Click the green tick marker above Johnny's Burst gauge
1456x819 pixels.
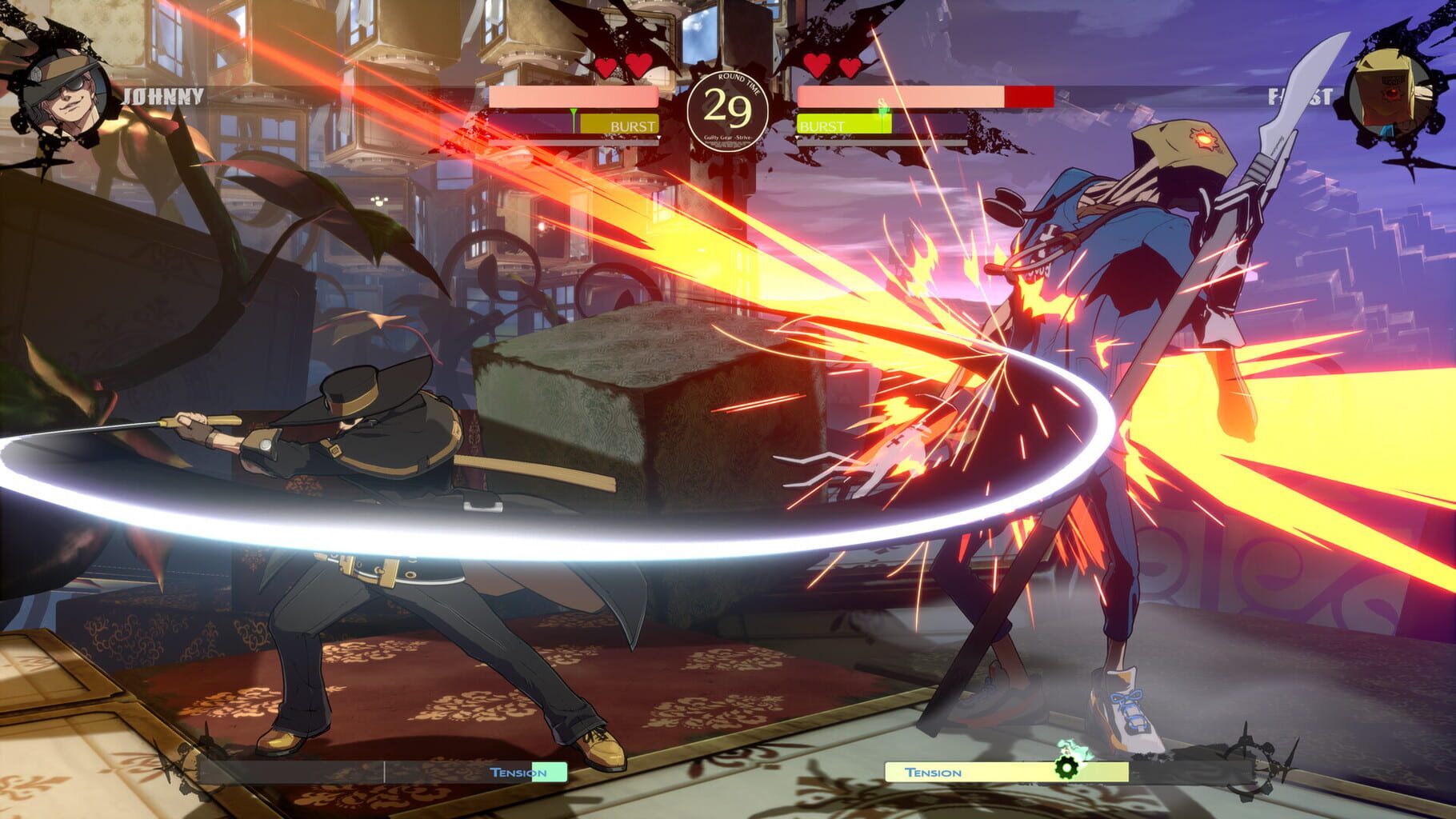click(x=574, y=108)
